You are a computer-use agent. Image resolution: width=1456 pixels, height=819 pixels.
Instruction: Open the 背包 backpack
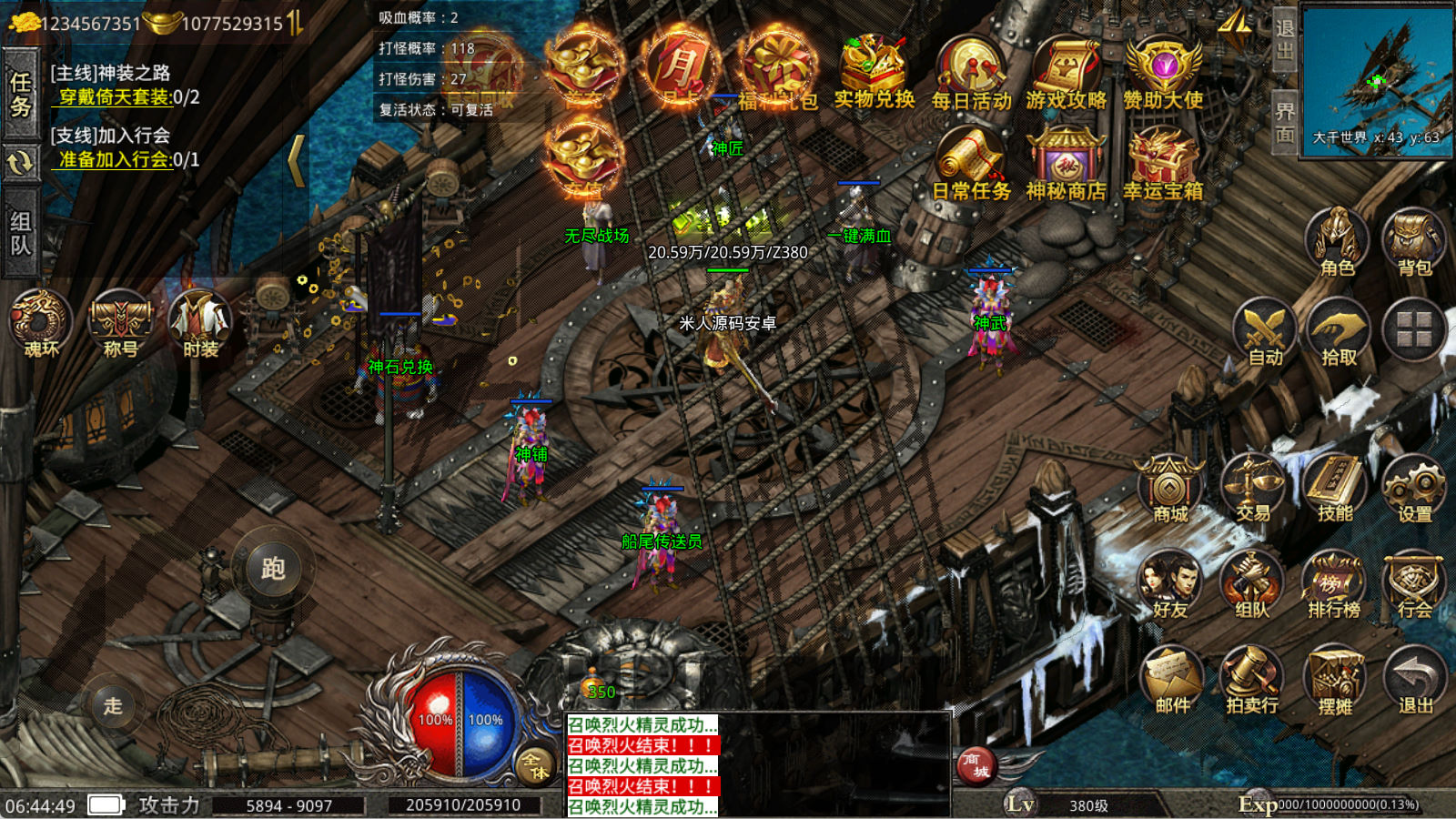click(1414, 241)
